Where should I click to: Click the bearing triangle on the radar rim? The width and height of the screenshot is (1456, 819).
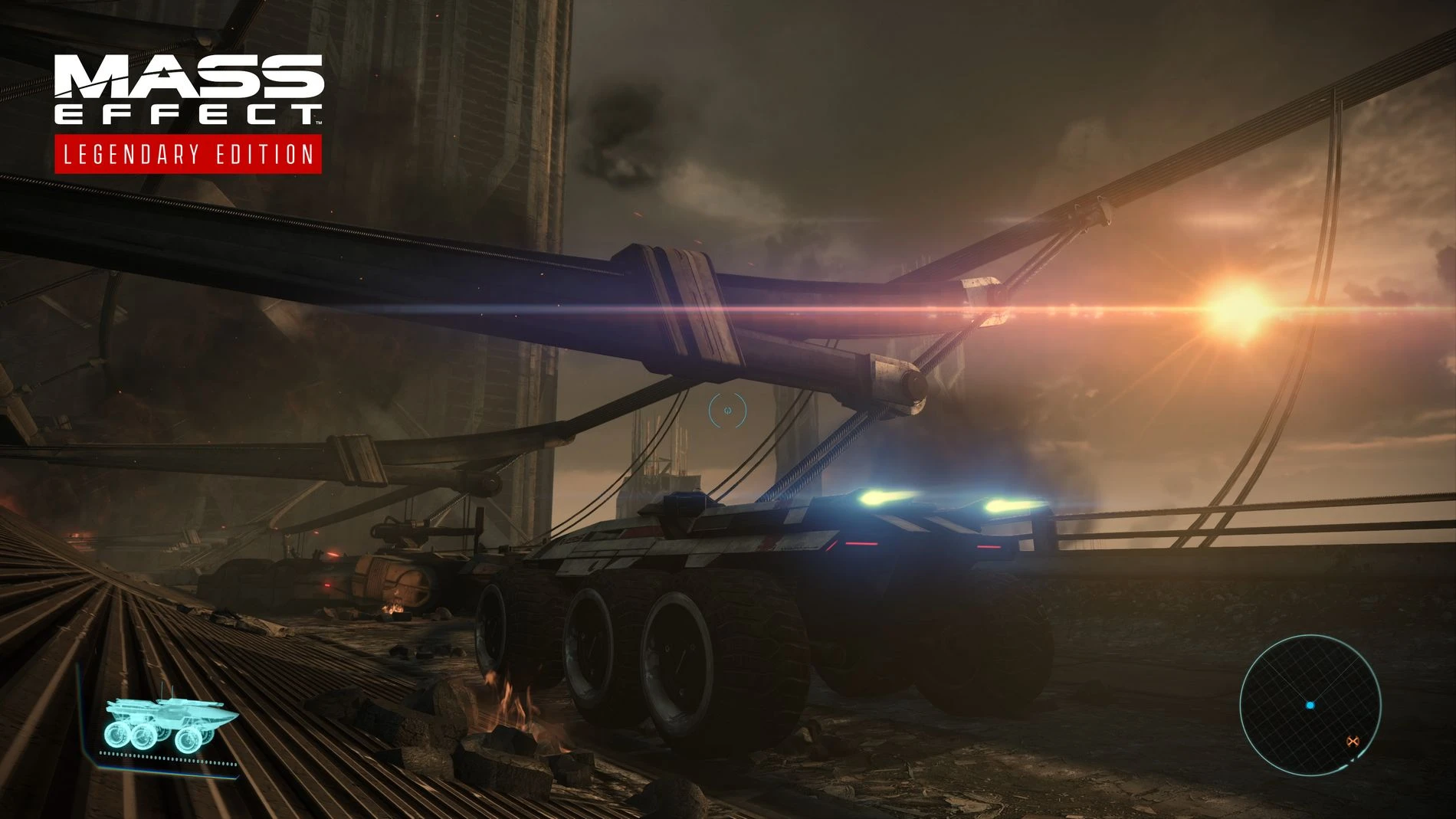[x=1353, y=759]
